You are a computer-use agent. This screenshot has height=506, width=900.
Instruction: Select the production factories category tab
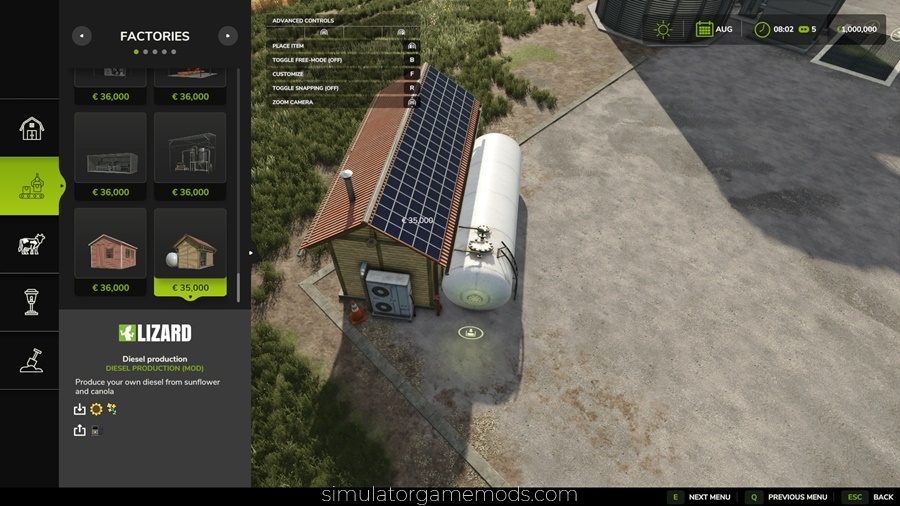pos(32,186)
